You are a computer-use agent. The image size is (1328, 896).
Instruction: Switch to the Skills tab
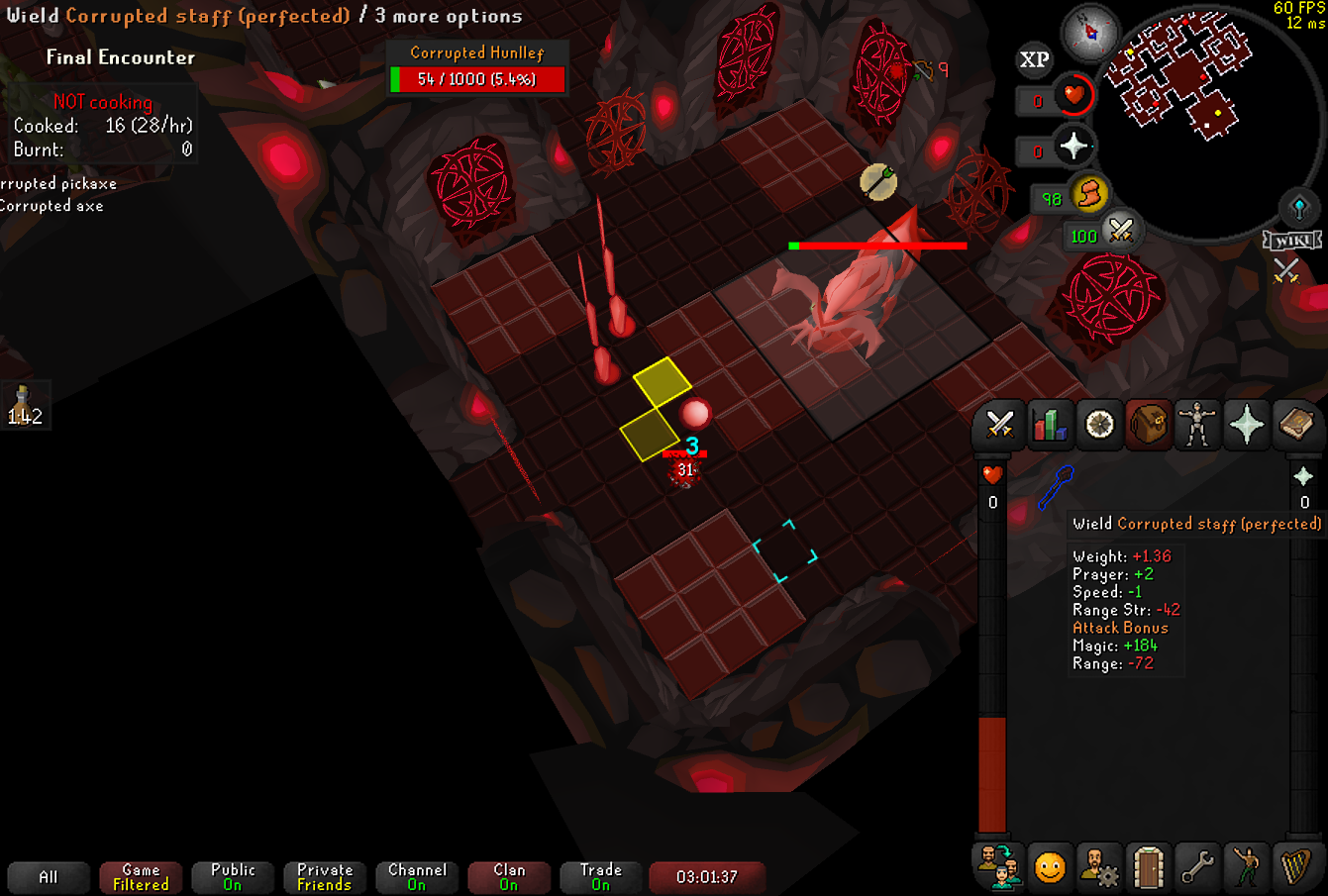pos(1049,425)
